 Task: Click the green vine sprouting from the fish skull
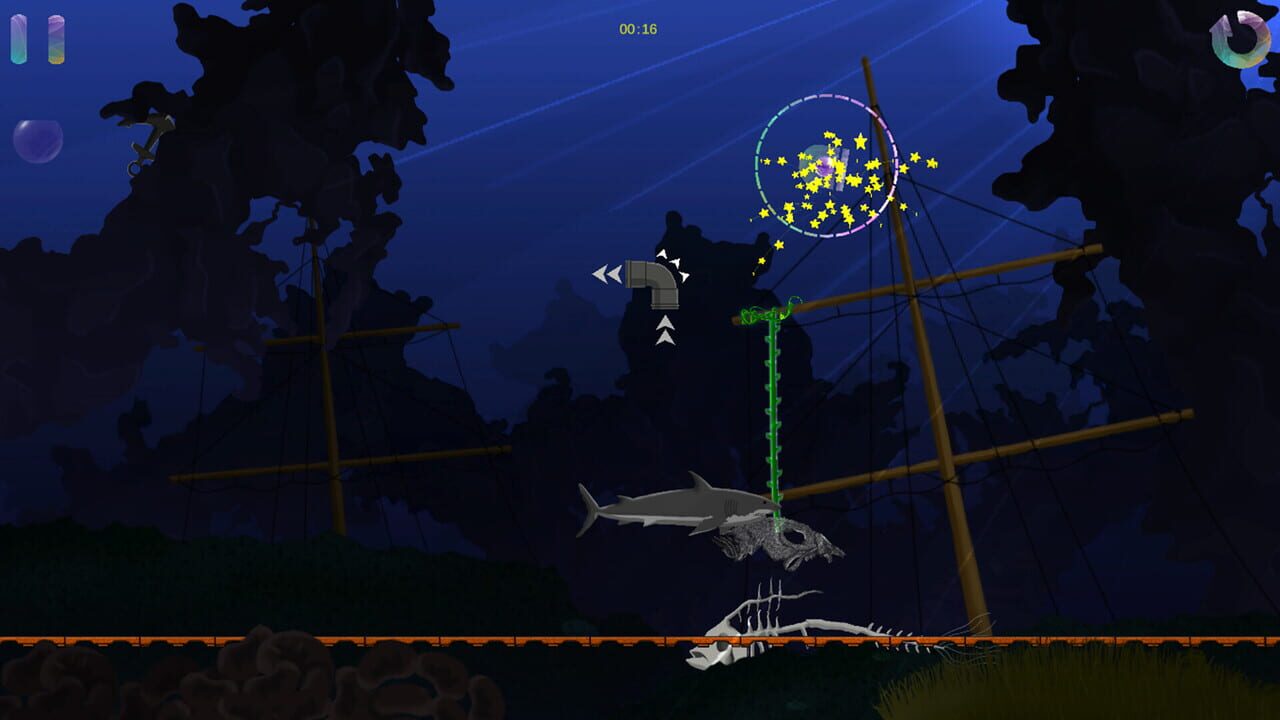775,420
